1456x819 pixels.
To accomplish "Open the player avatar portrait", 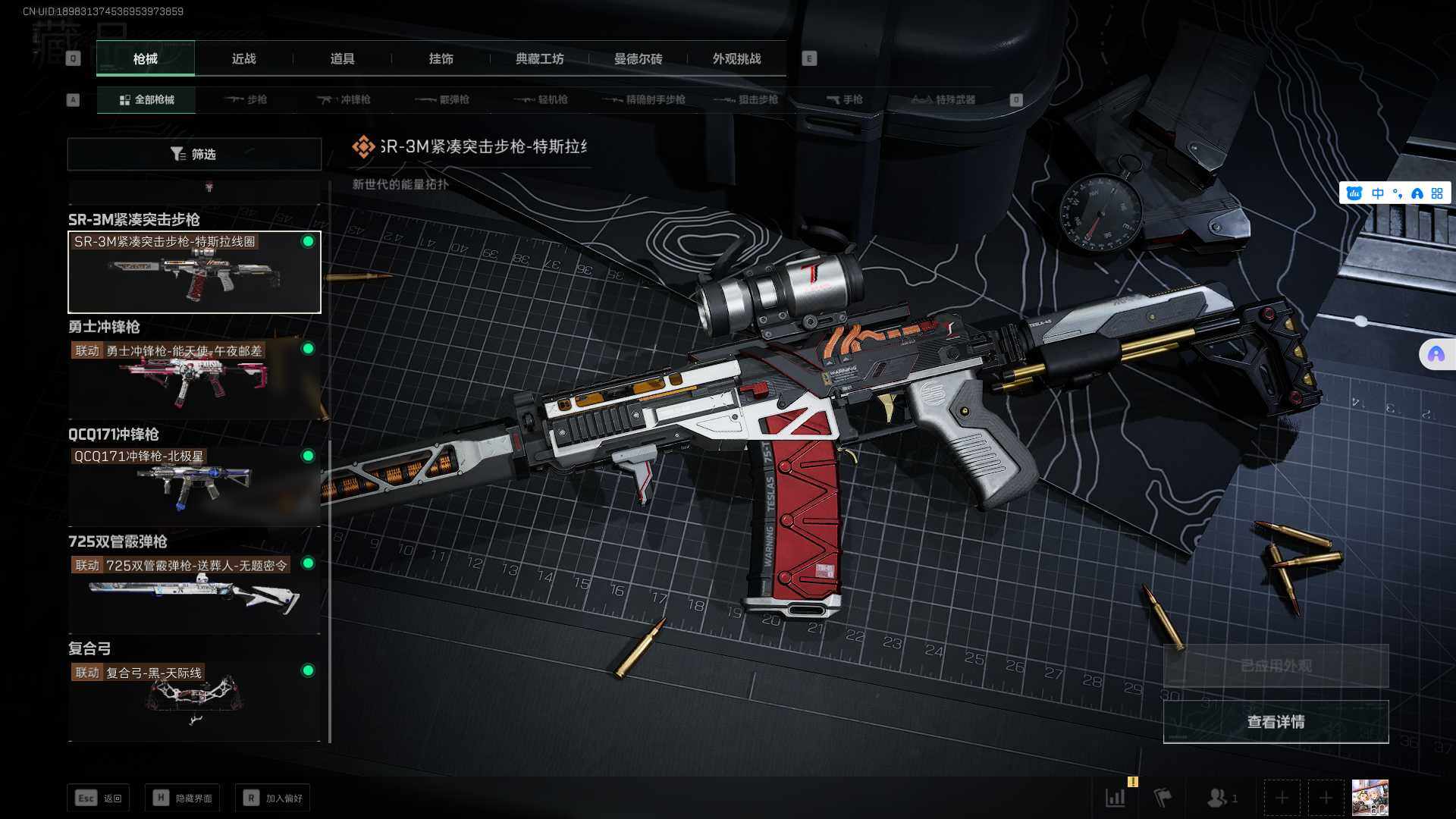I will [x=1370, y=798].
